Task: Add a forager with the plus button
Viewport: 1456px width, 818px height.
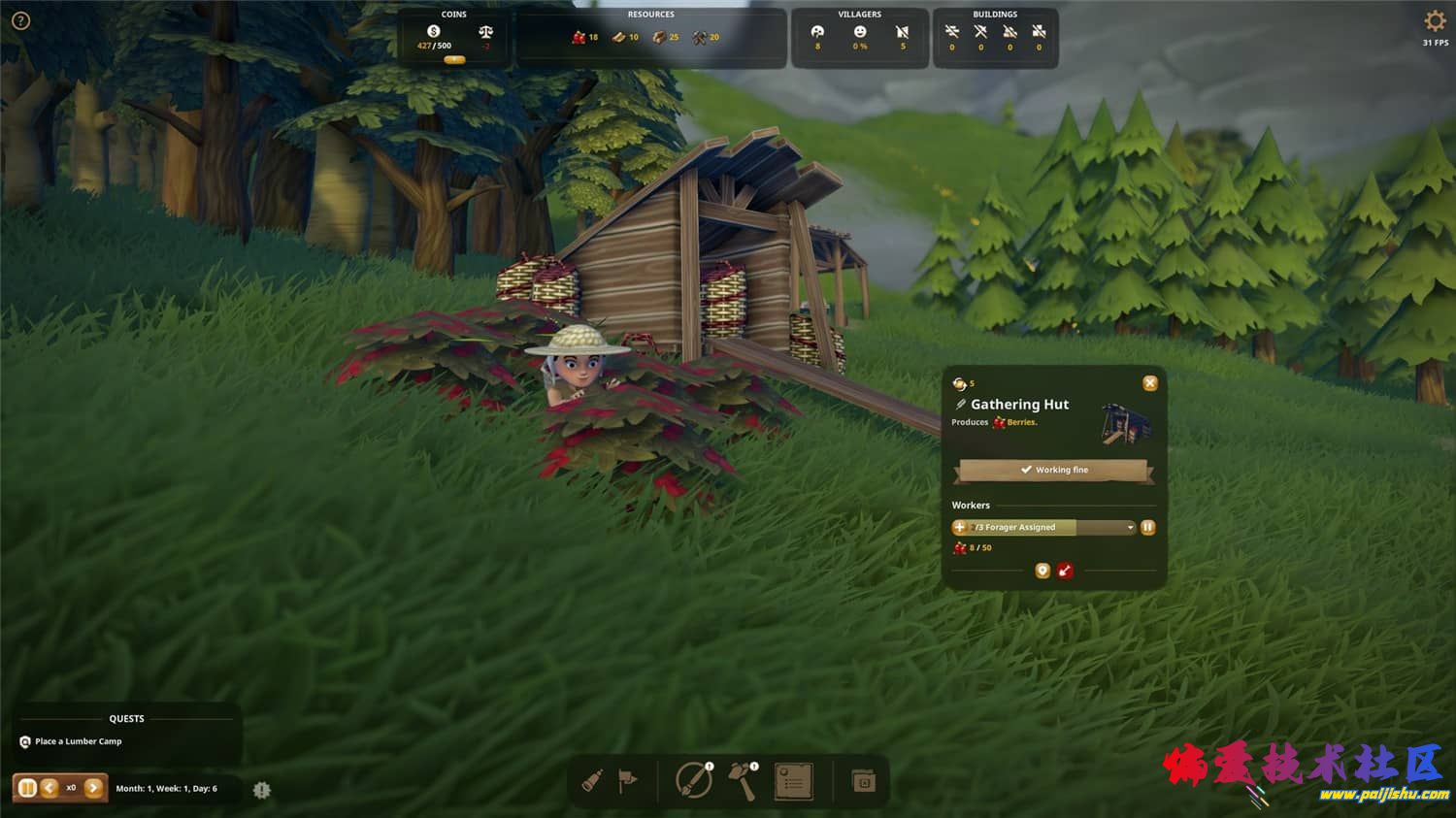Action: click(x=960, y=527)
